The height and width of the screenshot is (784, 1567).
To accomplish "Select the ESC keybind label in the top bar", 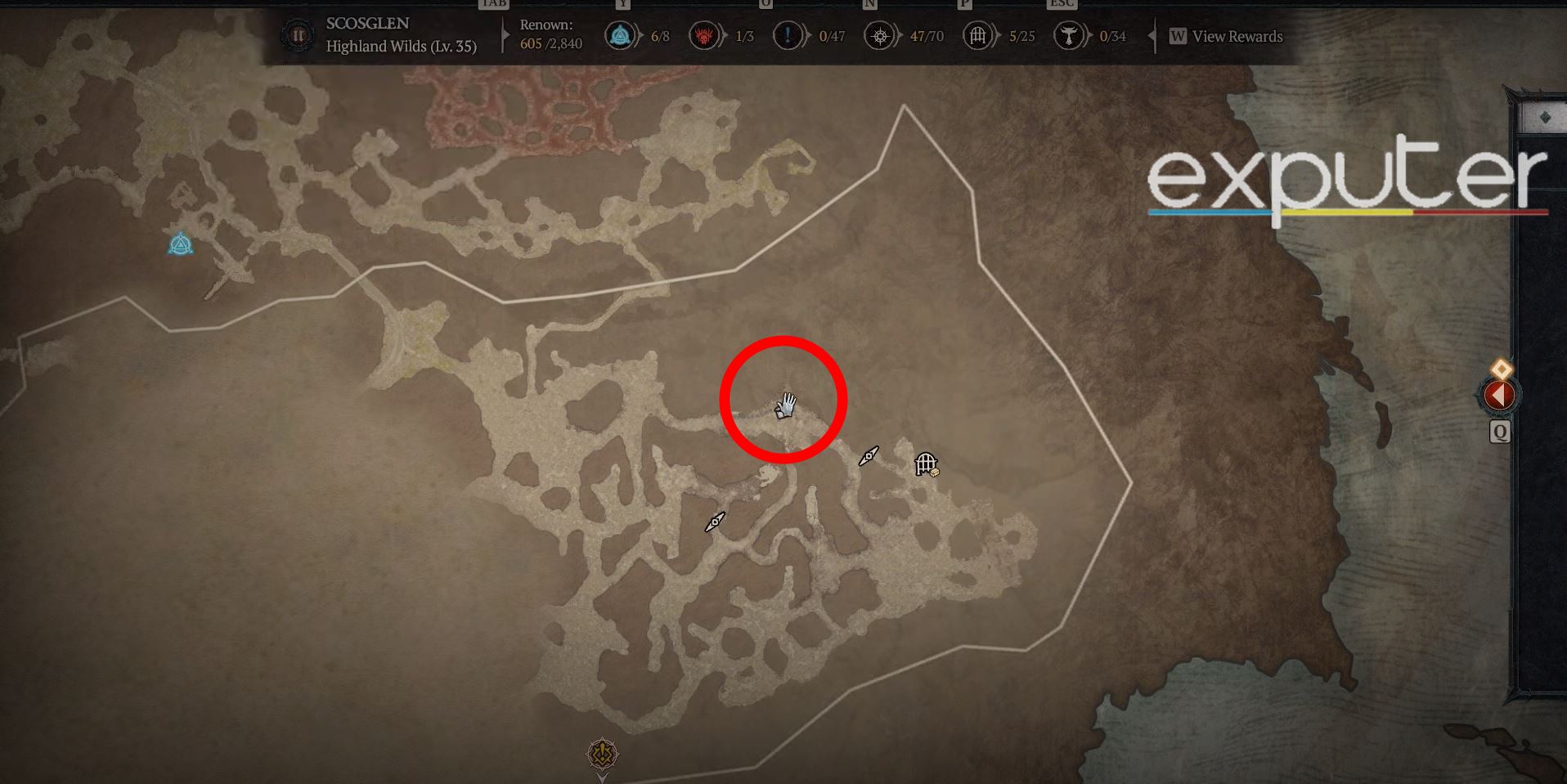I will click(1061, 4).
